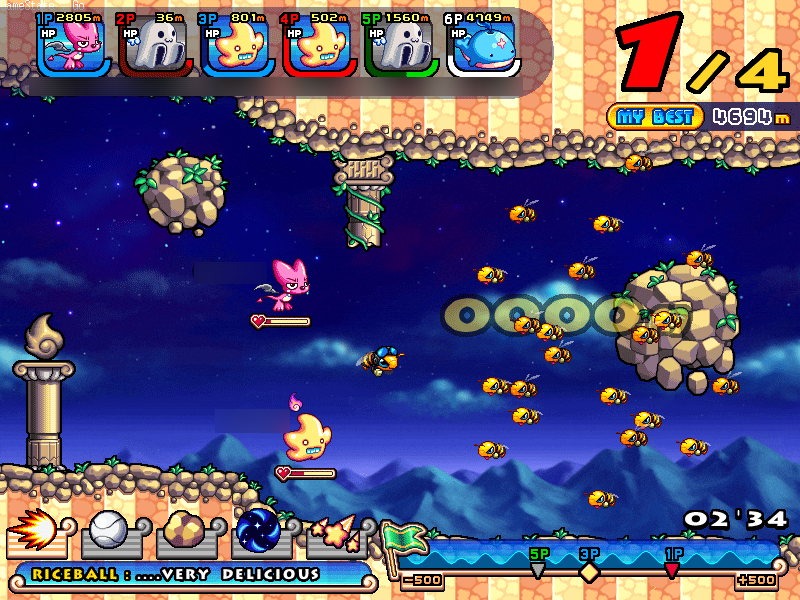Image resolution: width=800 pixels, height=600 pixels.
Task: Select the 1P pink cat portrait
Action: [73, 46]
